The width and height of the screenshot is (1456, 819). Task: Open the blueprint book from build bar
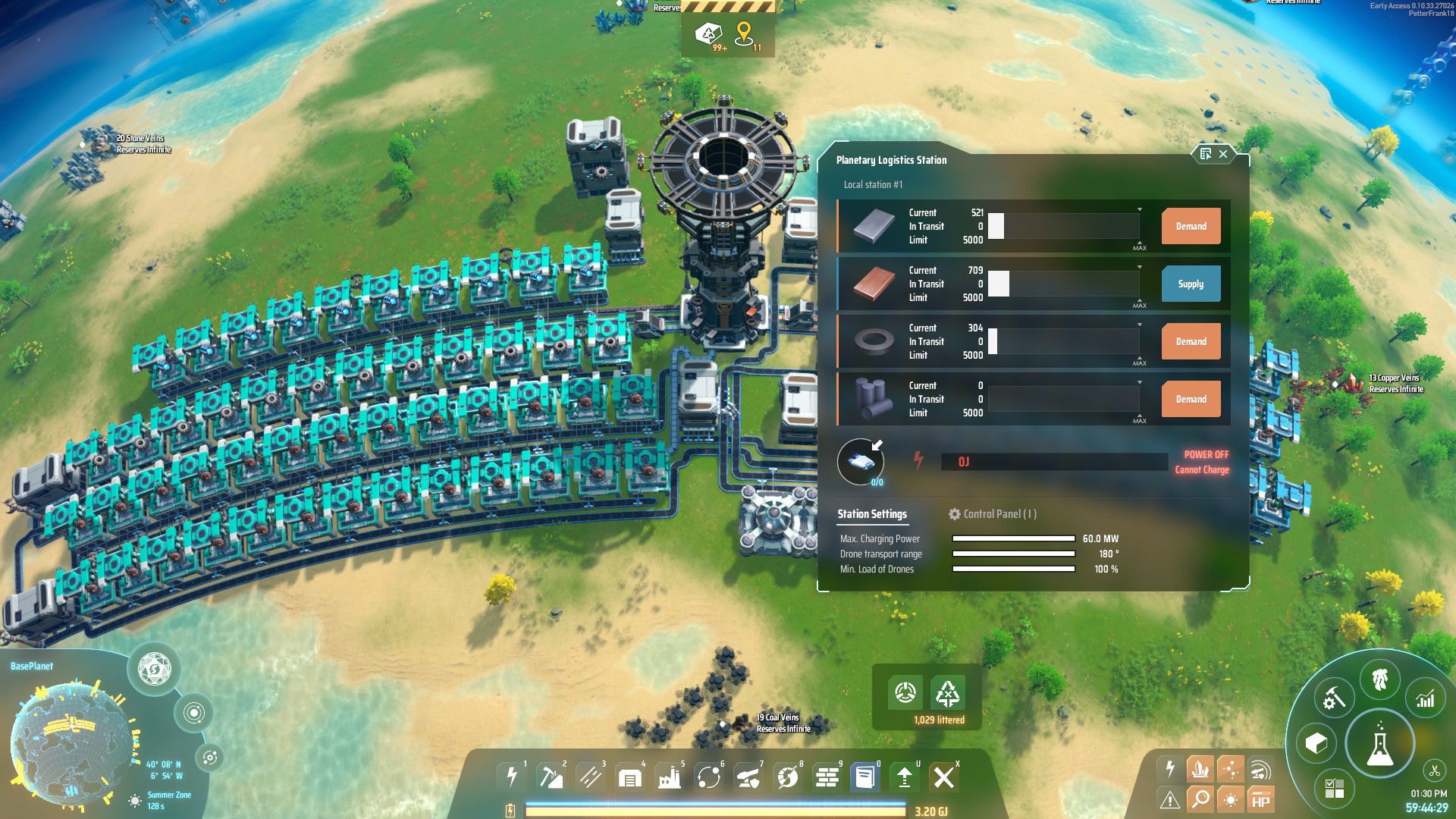[864, 777]
